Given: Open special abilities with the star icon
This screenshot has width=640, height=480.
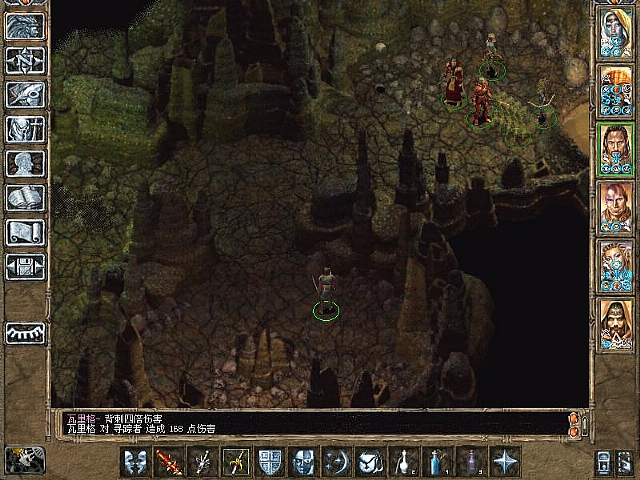Looking at the screenshot, I should 507,462.
